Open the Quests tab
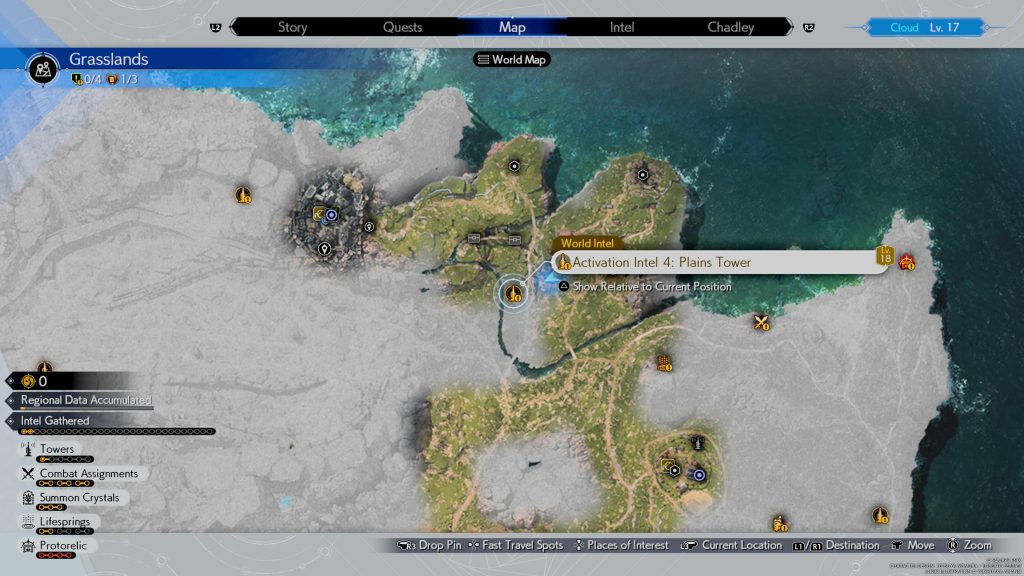Image resolution: width=1024 pixels, height=576 pixels. click(402, 27)
